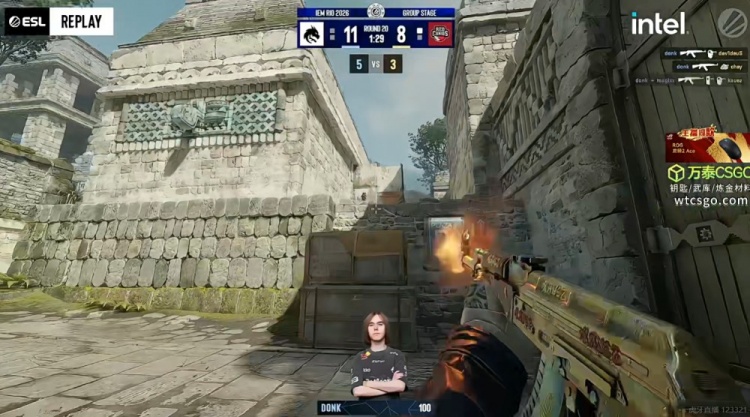The image size is (750, 417).
Task: Select the donk player camera portrait
Action: click(379, 355)
